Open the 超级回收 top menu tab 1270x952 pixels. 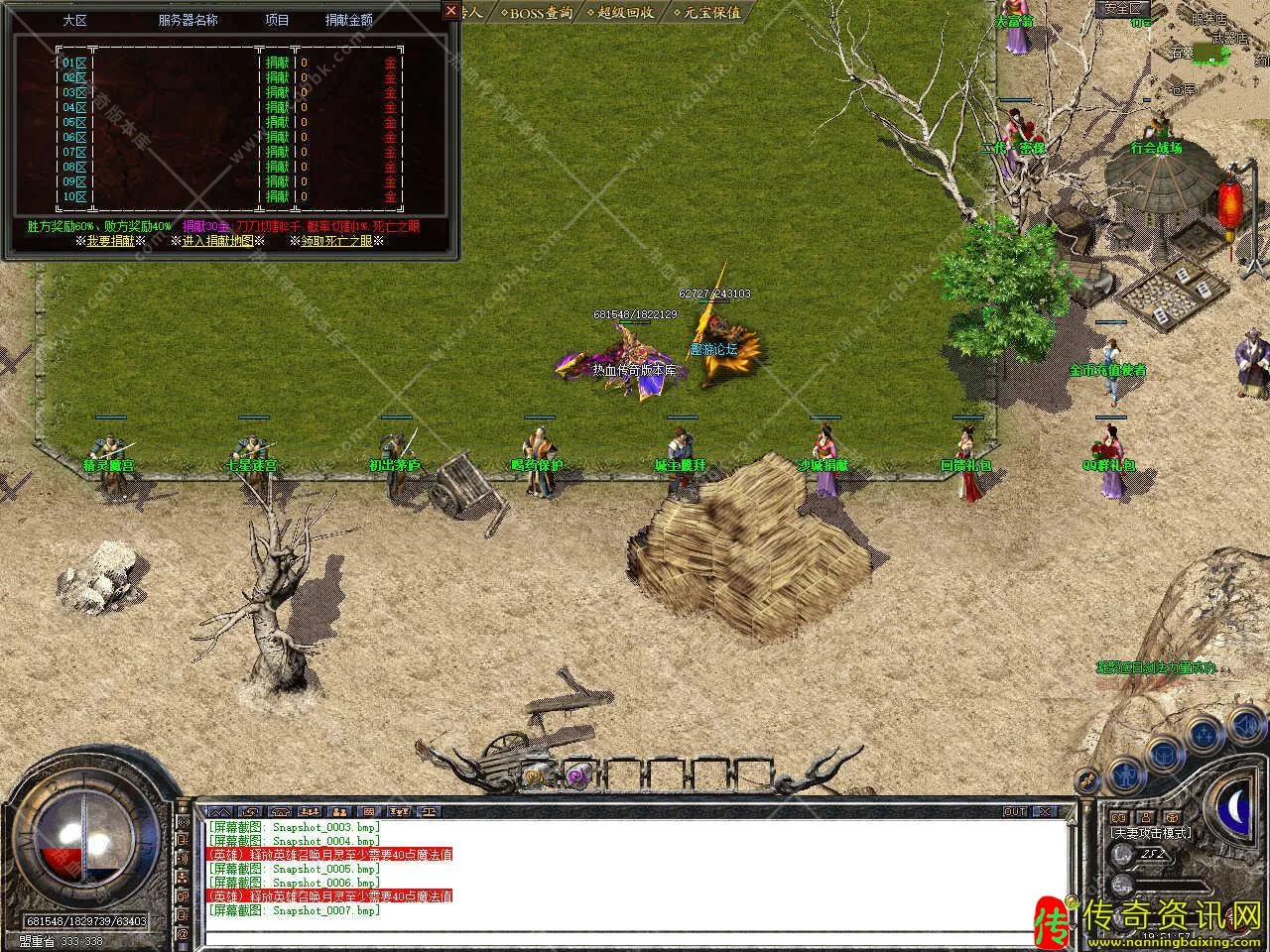tap(621, 12)
